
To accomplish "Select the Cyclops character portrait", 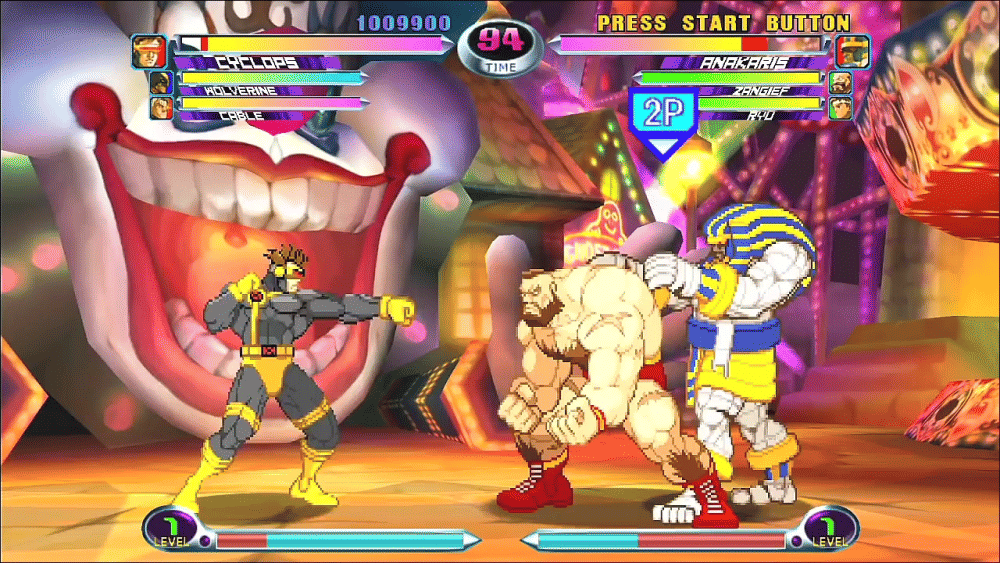I will tap(148, 51).
